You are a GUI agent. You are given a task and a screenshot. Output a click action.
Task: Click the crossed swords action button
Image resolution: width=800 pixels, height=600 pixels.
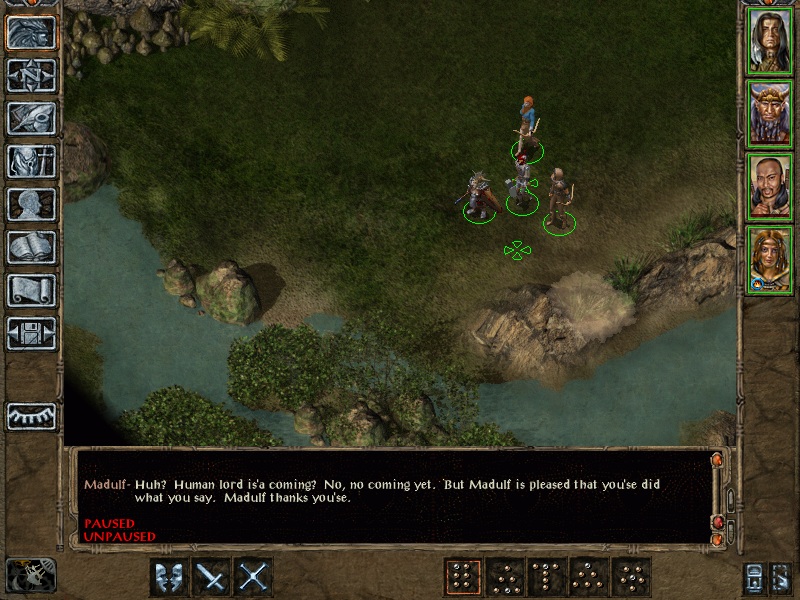[x=254, y=577]
